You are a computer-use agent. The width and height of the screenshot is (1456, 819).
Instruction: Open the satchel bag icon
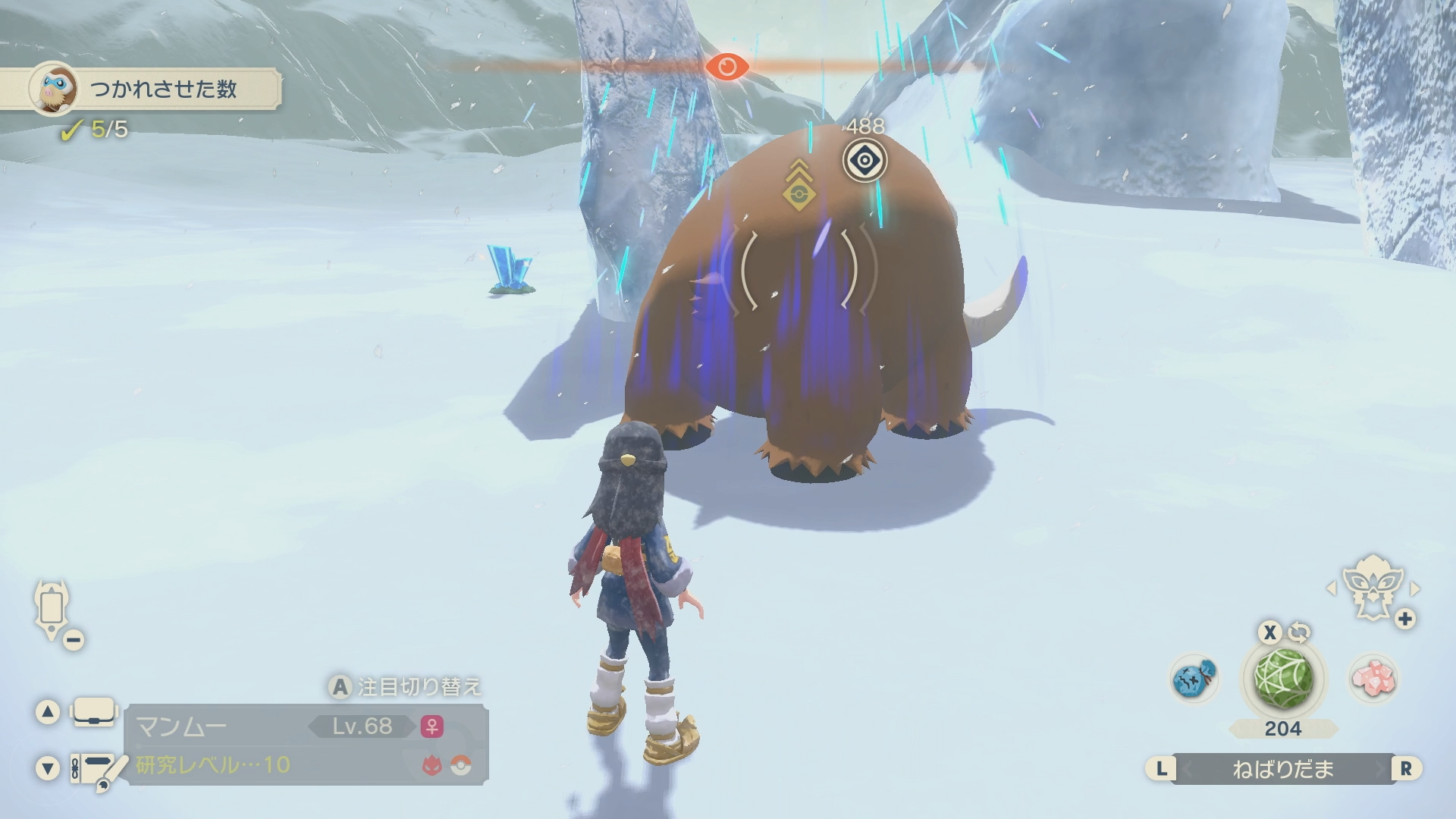[x=94, y=712]
